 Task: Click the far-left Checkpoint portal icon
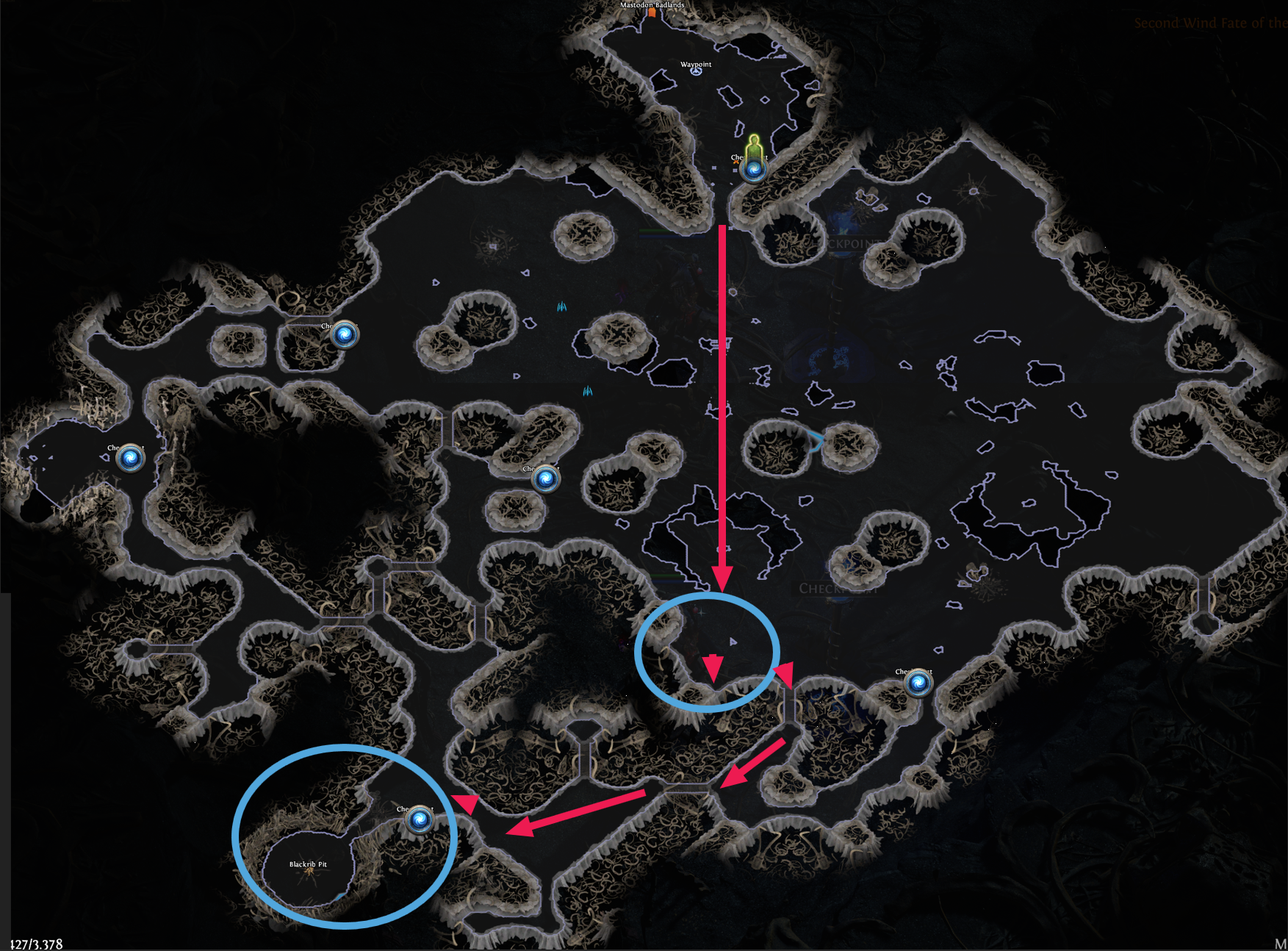pyautogui.click(x=129, y=457)
